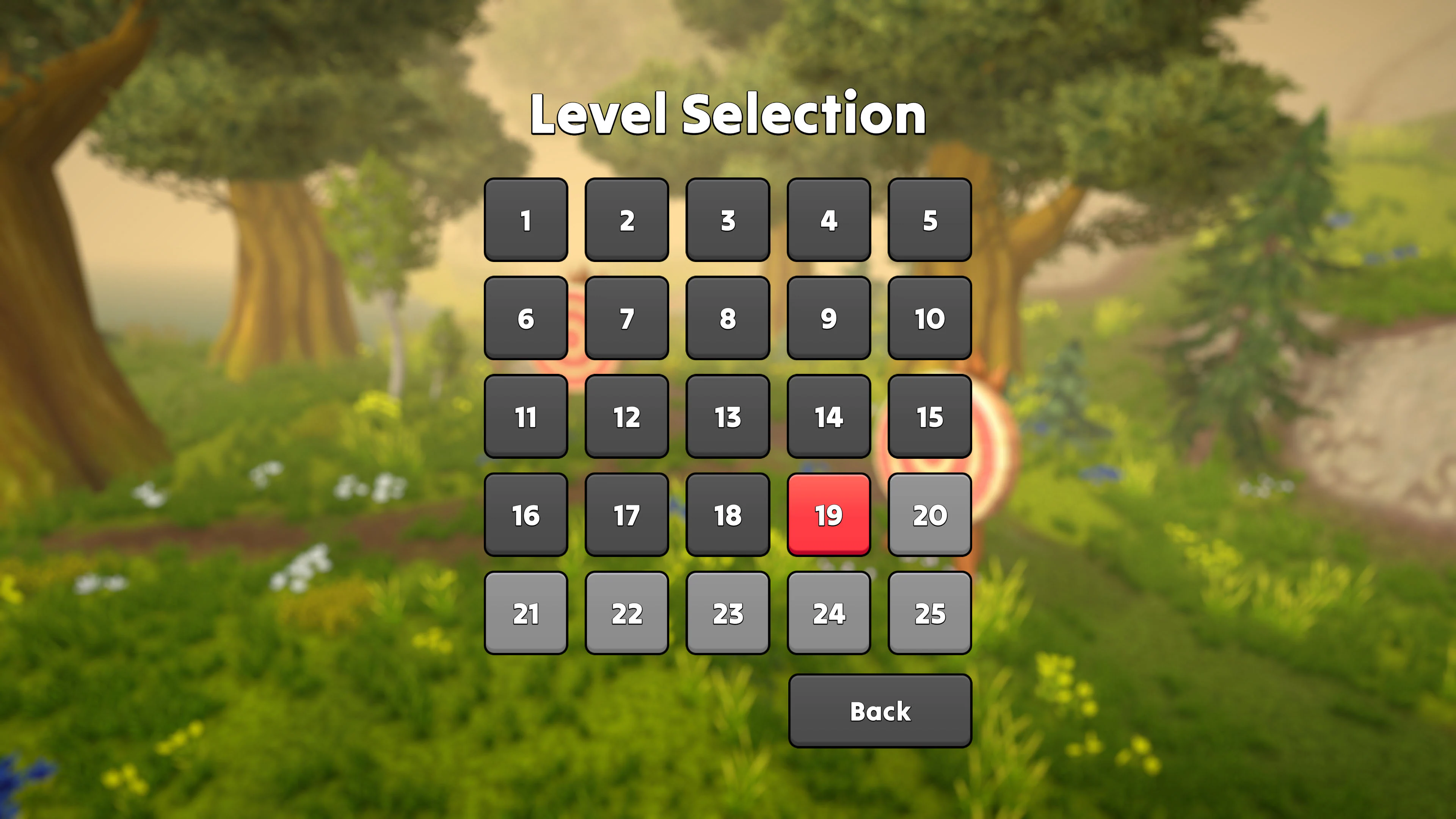Viewport: 1456px width, 819px height.
Task: Select level 11
Action: [526, 417]
